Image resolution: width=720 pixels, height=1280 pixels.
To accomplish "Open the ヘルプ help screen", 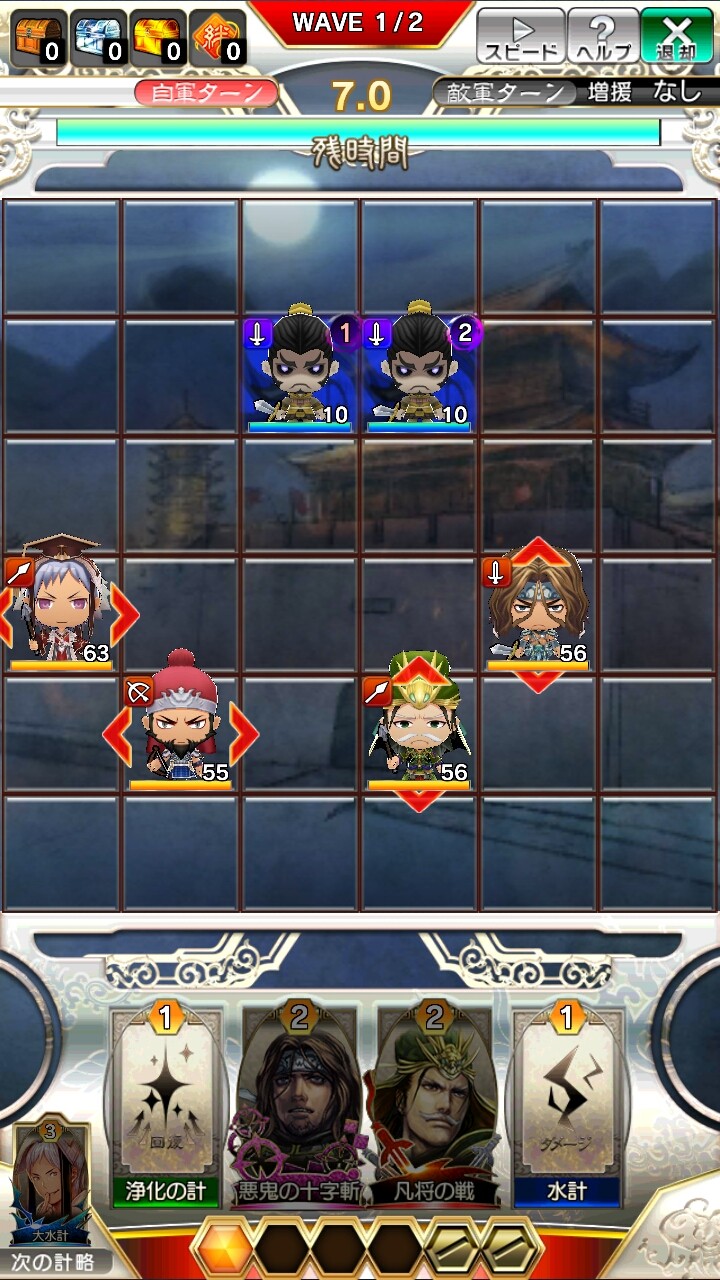I will (603, 37).
